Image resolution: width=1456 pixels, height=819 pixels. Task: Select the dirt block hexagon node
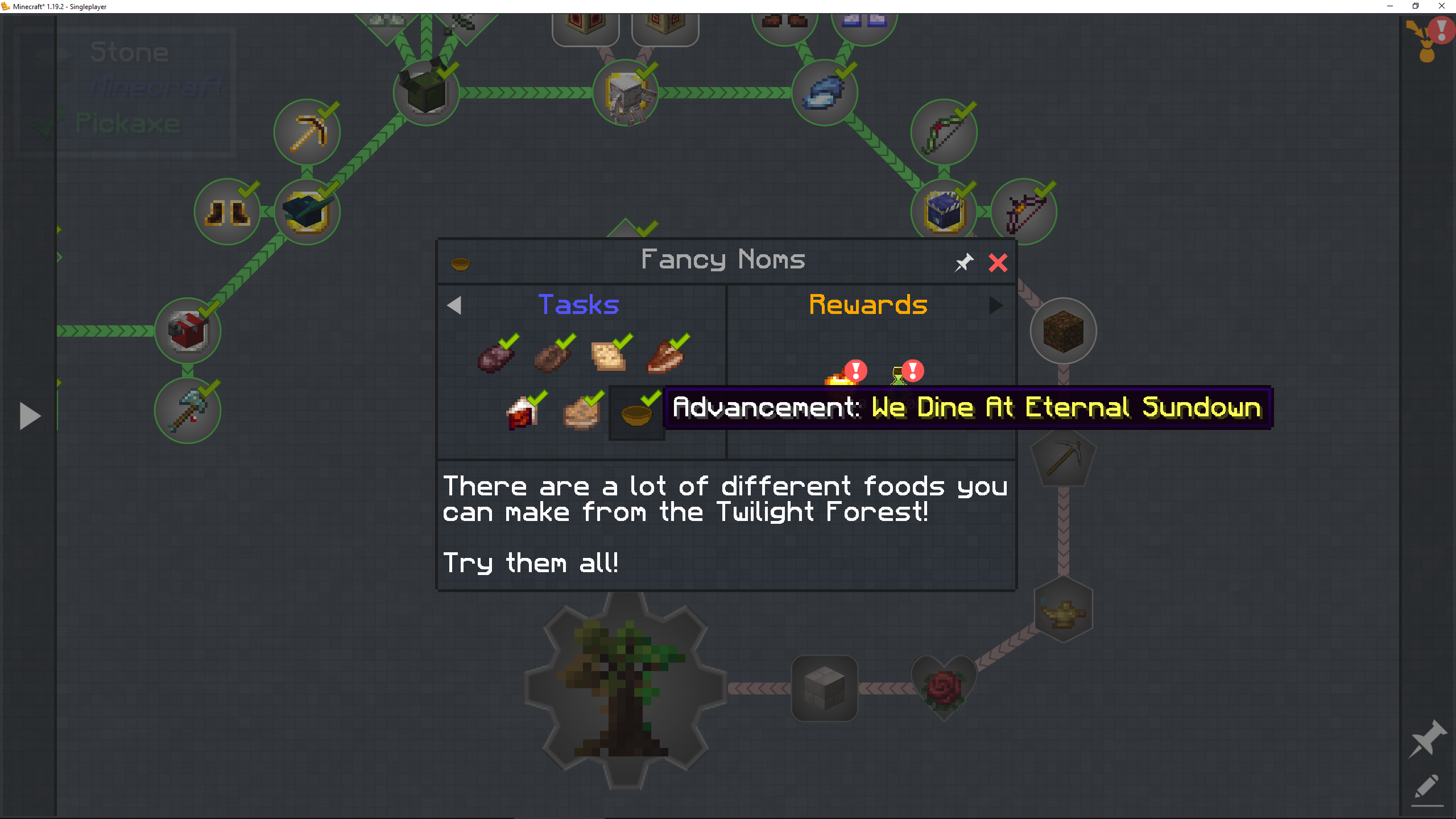[1063, 331]
